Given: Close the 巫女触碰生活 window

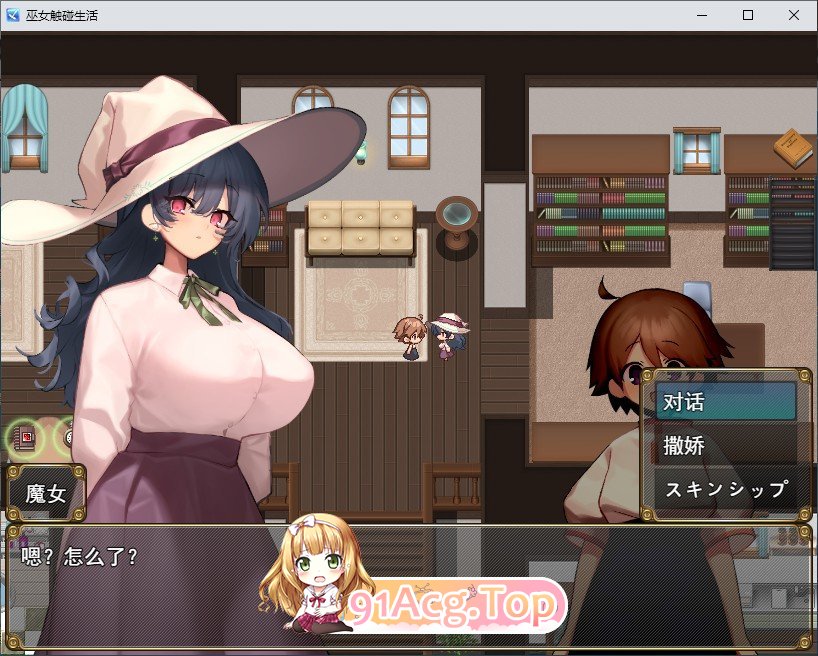Looking at the screenshot, I should coord(794,16).
